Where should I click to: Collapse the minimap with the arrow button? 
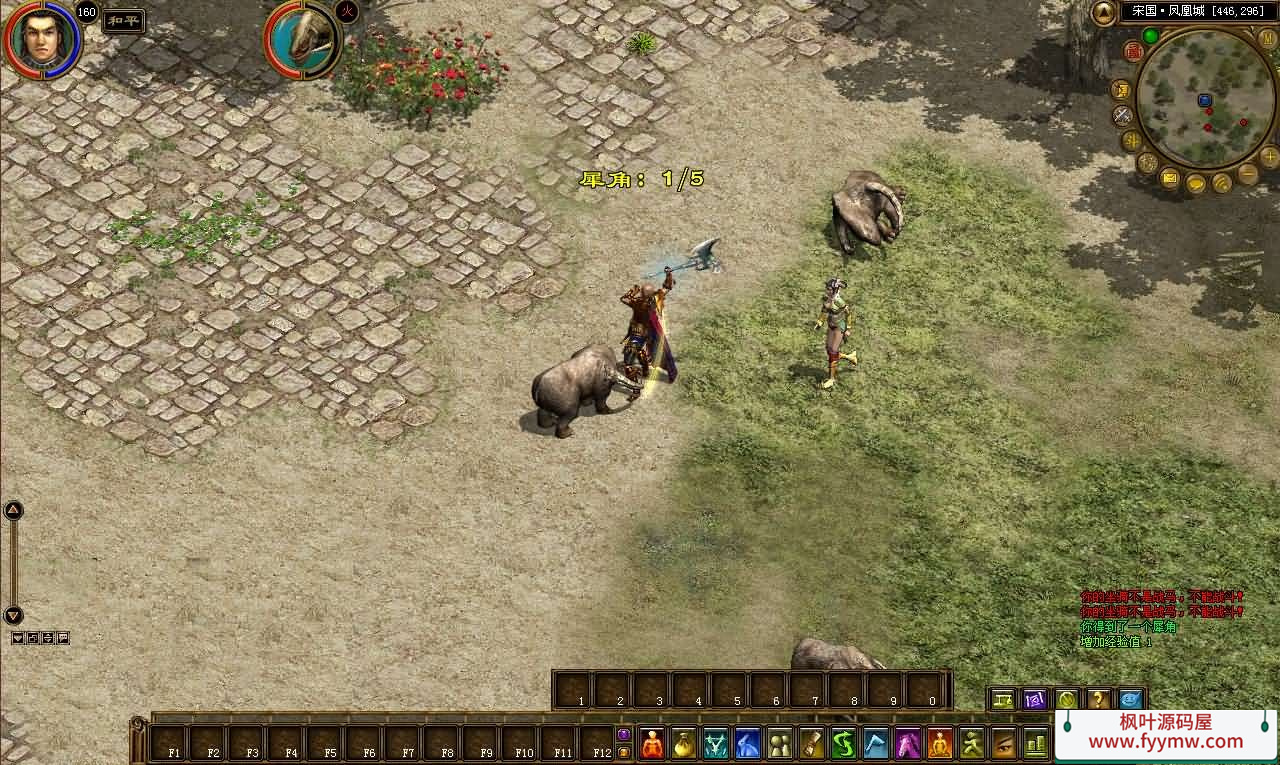pyautogui.click(x=1103, y=13)
